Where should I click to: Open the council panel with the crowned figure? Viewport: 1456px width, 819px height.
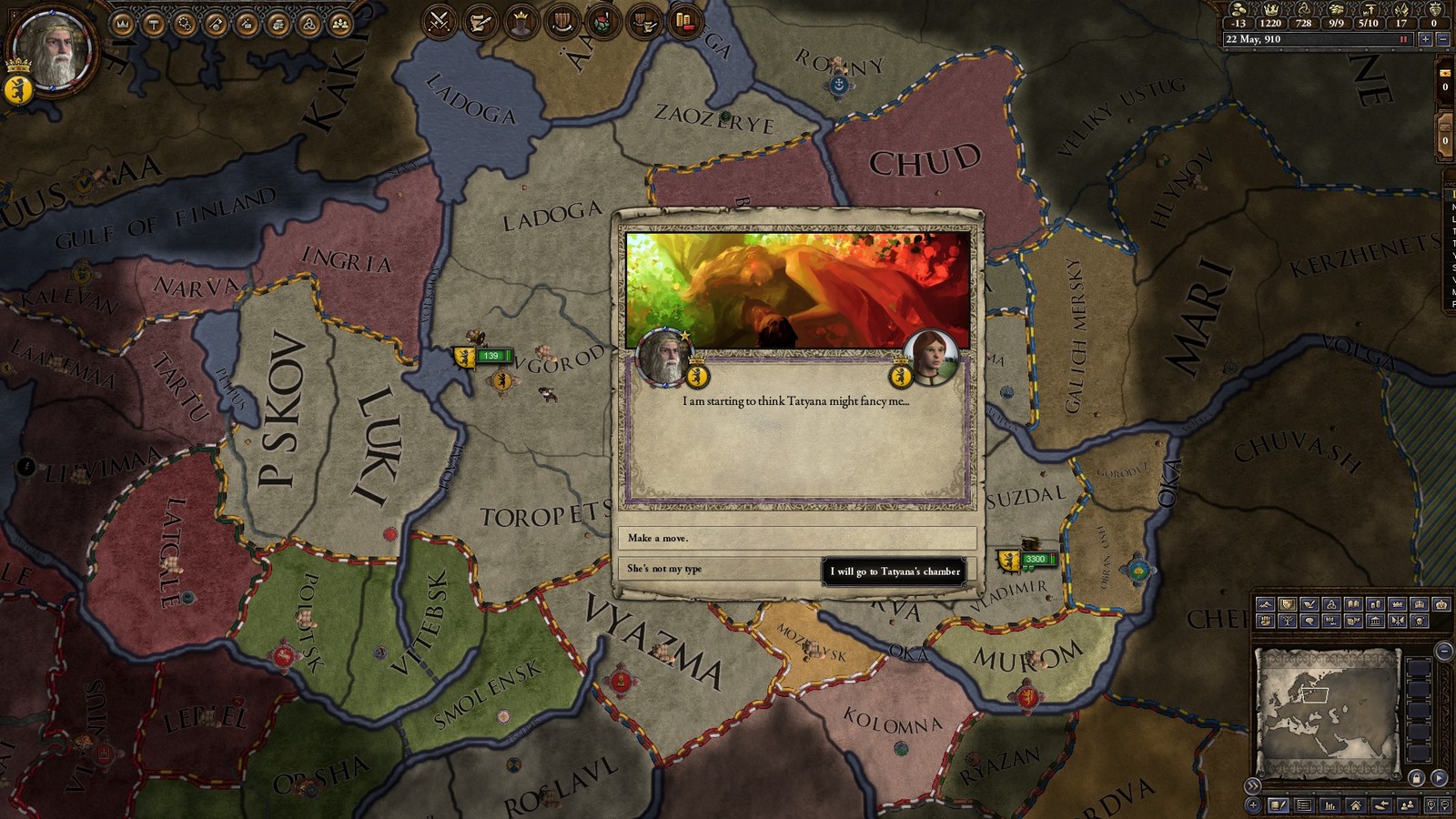coord(521,21)
